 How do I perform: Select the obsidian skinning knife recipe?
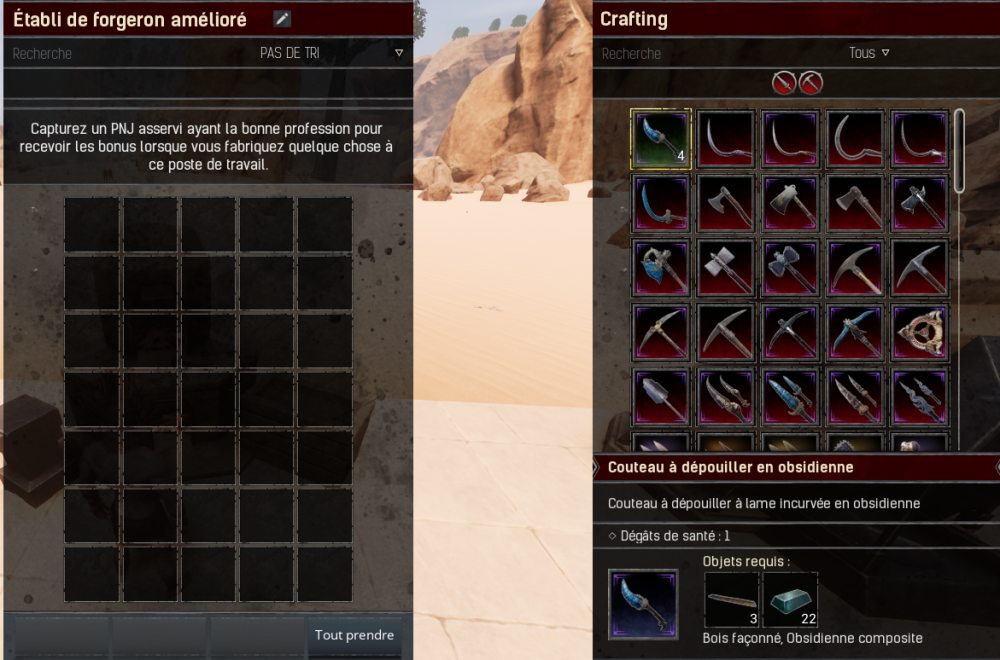click(660, 139)
